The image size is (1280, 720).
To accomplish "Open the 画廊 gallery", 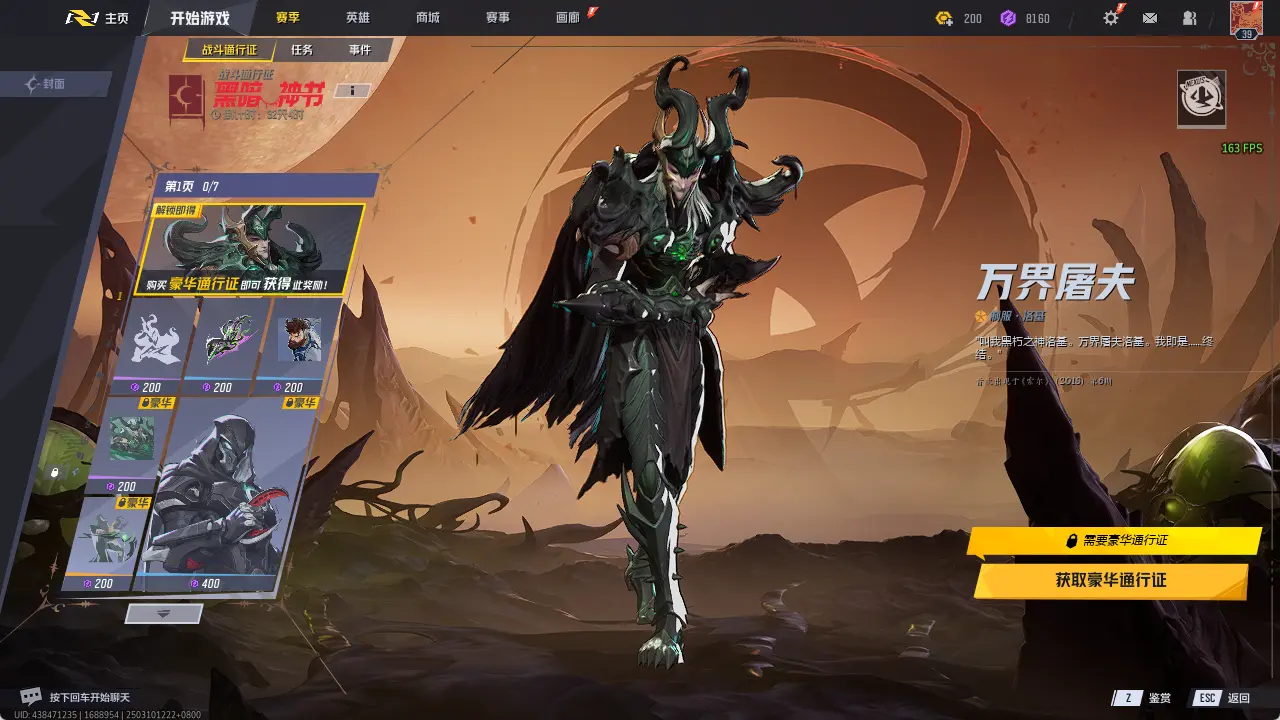I will 568,18.
